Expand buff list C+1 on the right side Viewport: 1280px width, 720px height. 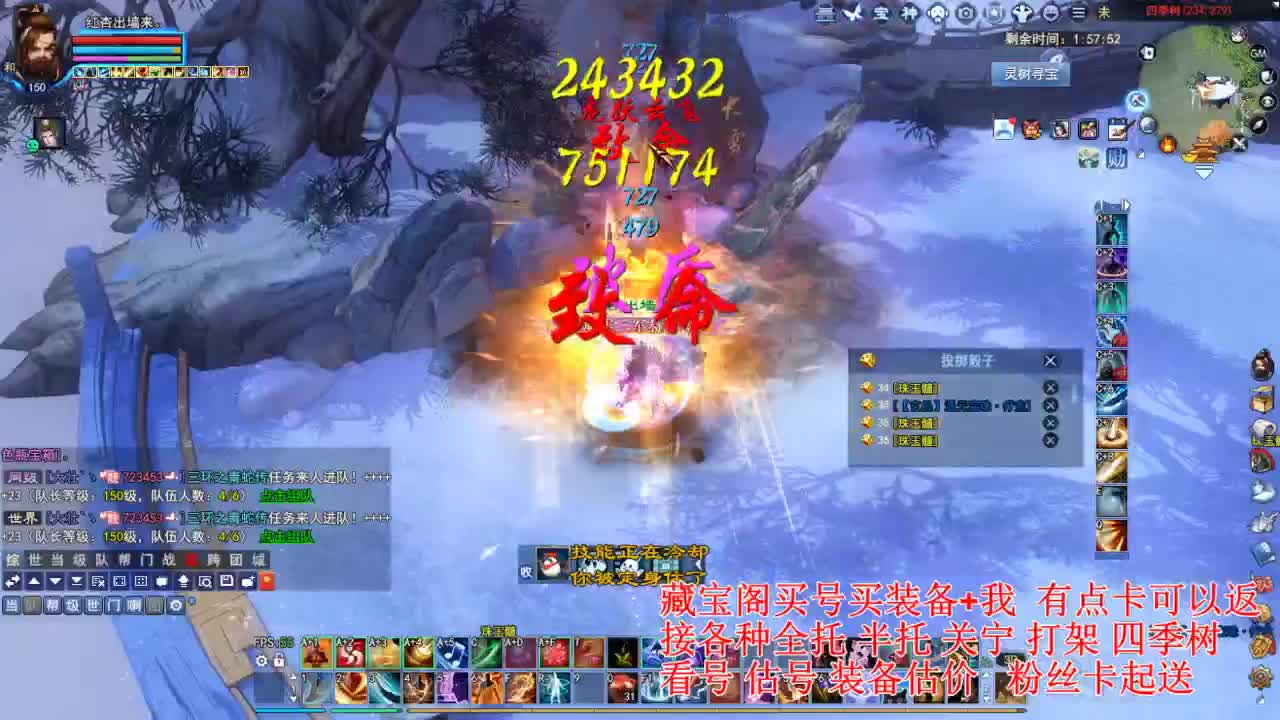pyautogui.click(x=1112, y=229)
